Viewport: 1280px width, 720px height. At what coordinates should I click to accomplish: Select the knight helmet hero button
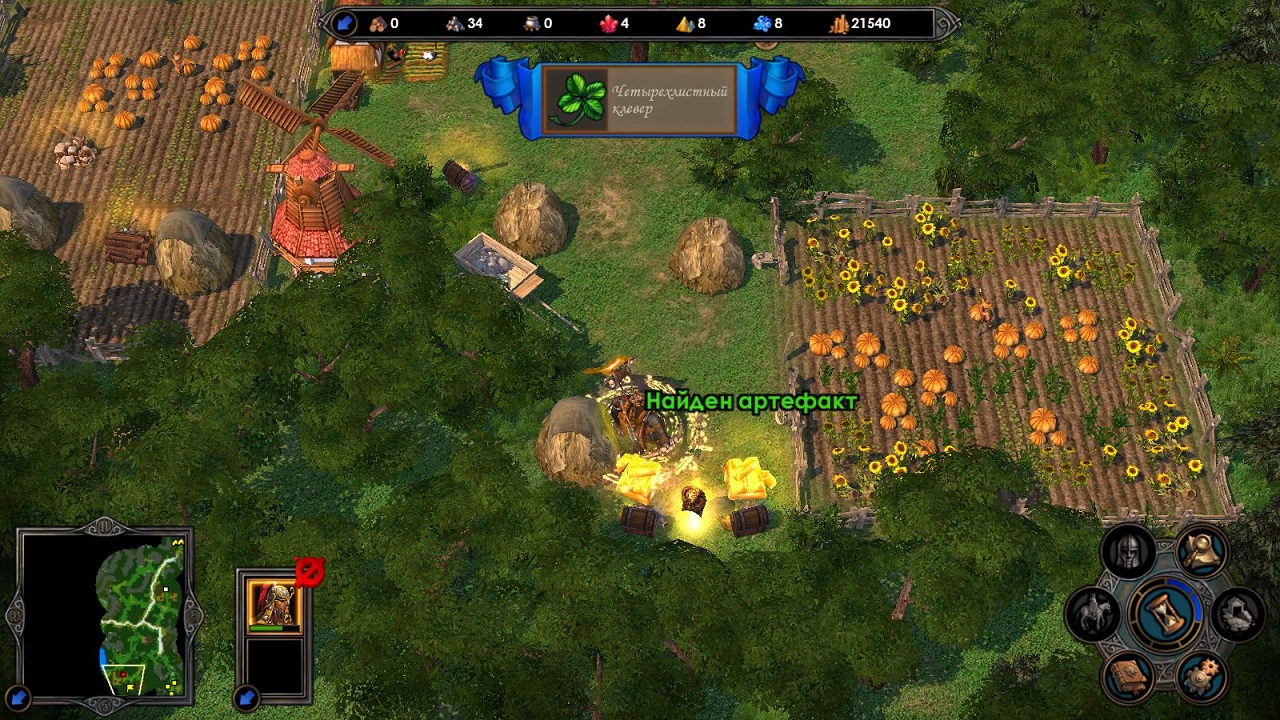(1129, 551)
